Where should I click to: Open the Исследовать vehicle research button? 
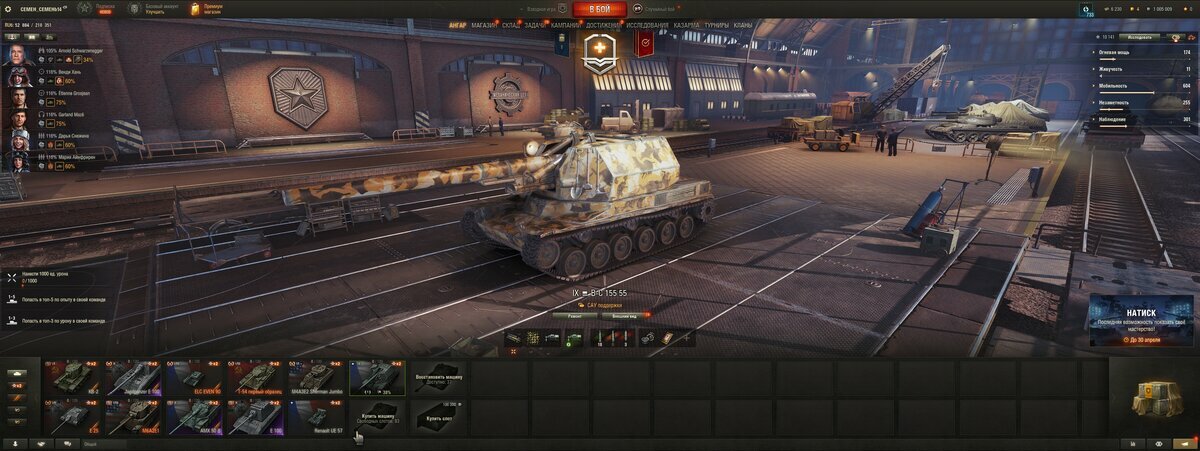[1141, 37]
